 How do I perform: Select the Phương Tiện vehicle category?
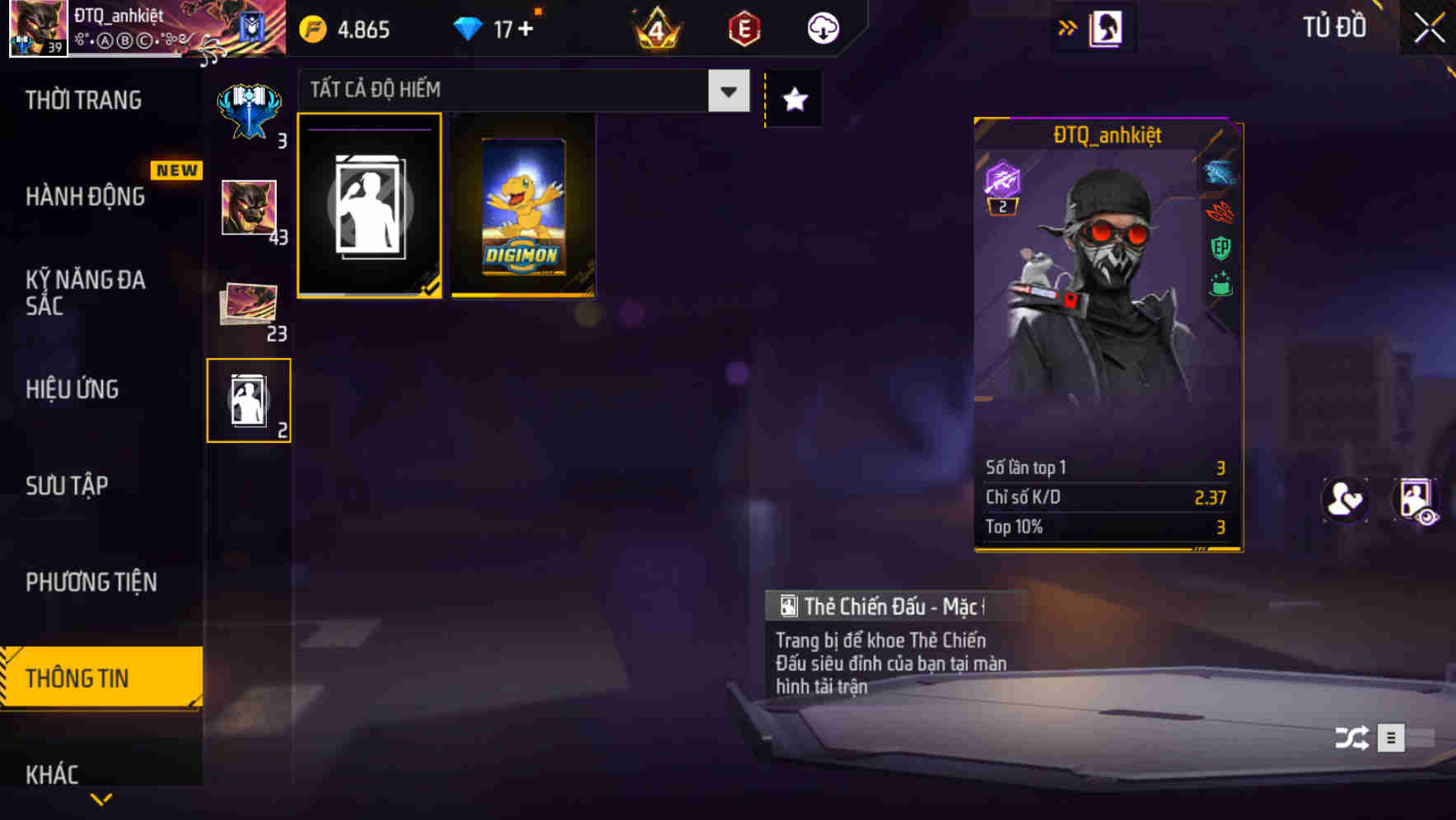(91, 582)
